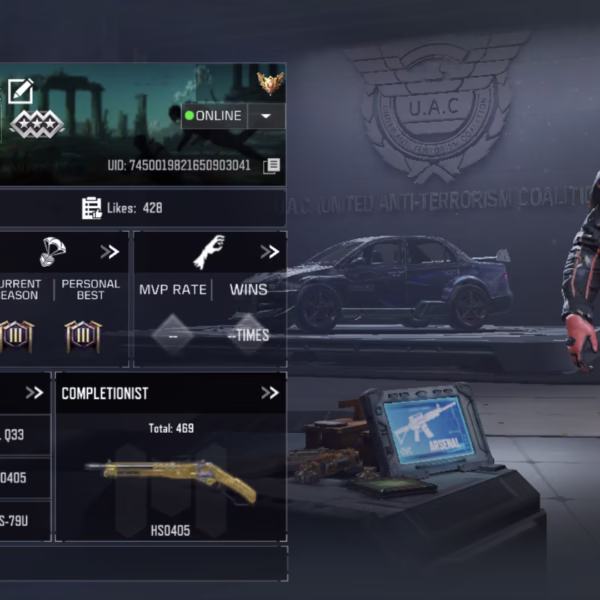600x600 pixels.
Task: Expand the MVP Rate stats panel arrow
Action: [x=269, y=252]
